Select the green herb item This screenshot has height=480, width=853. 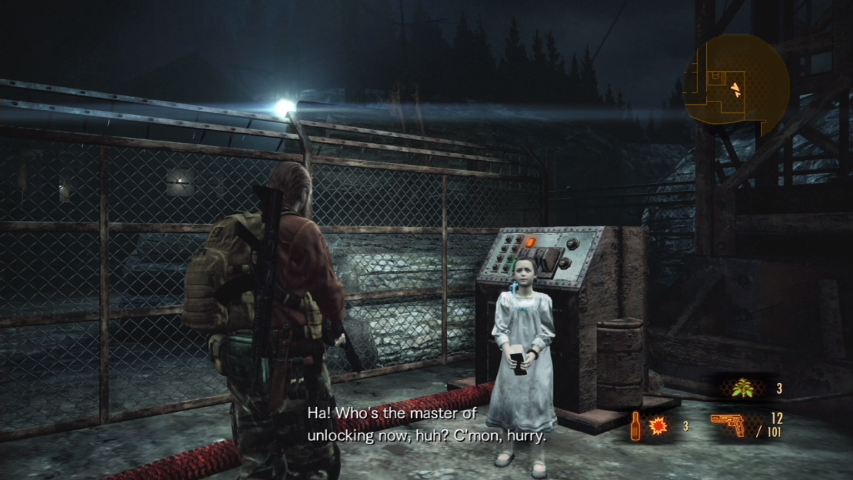click(x=742, y=388)
